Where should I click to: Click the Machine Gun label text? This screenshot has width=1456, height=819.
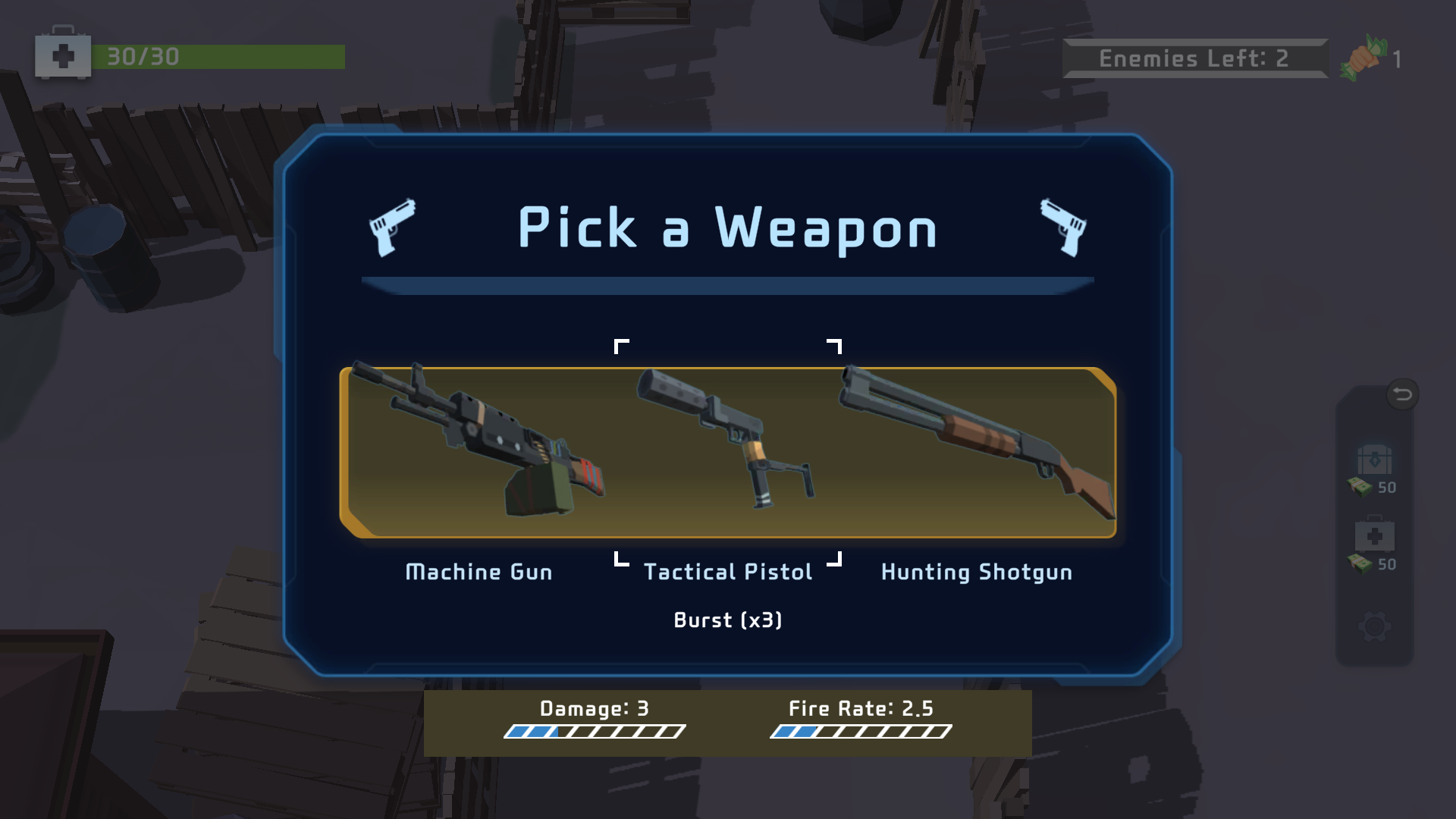pos(479,572)
